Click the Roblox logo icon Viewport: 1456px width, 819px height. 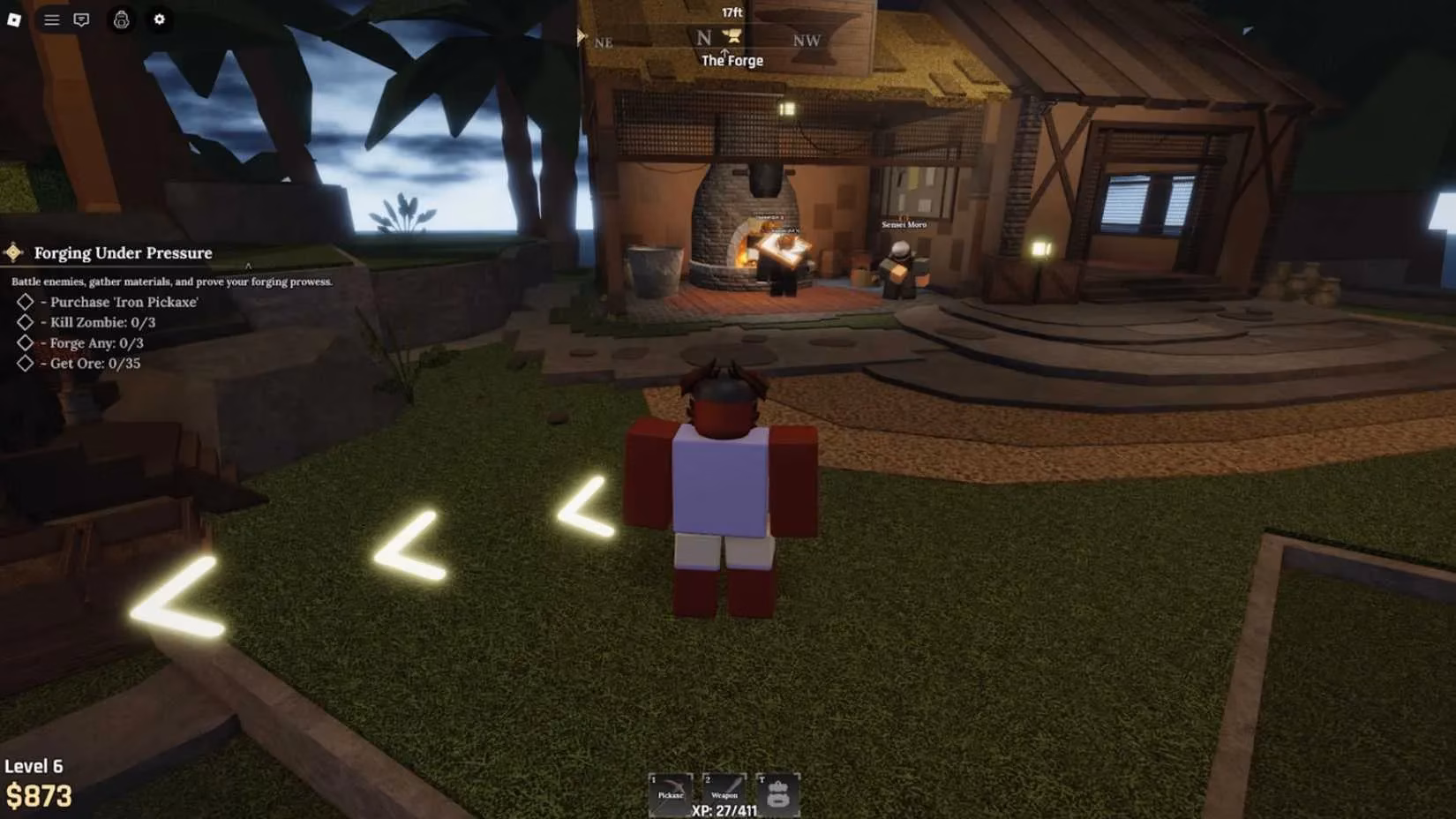pyautogui.click(x=13, y=19)
